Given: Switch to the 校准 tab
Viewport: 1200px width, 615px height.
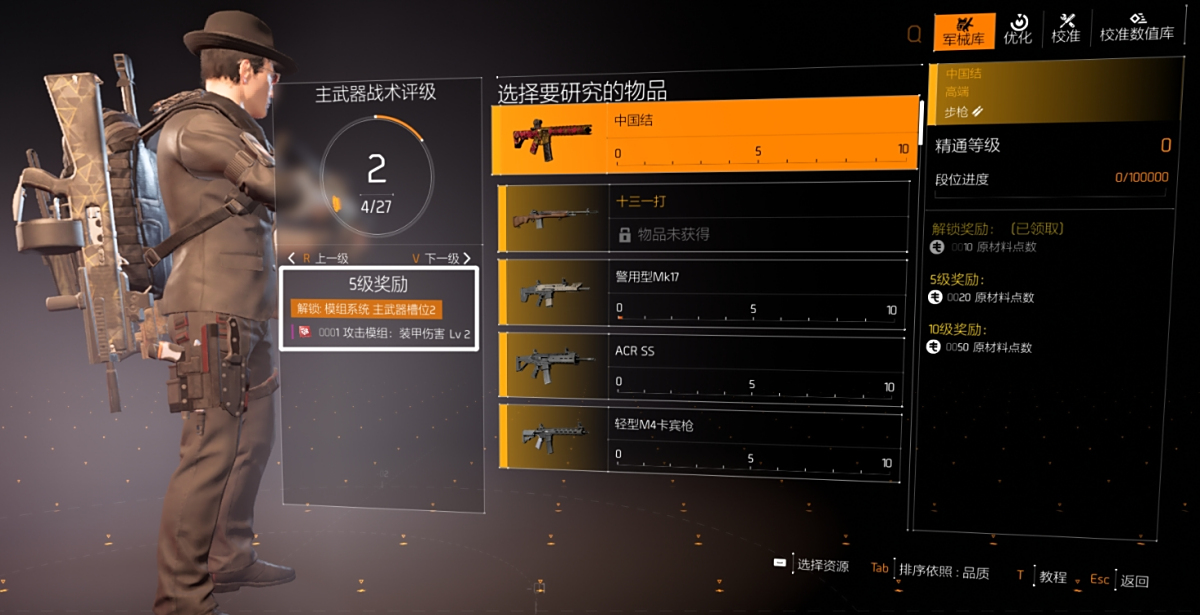Looking at the screenshot, I should click(1065, 30).
